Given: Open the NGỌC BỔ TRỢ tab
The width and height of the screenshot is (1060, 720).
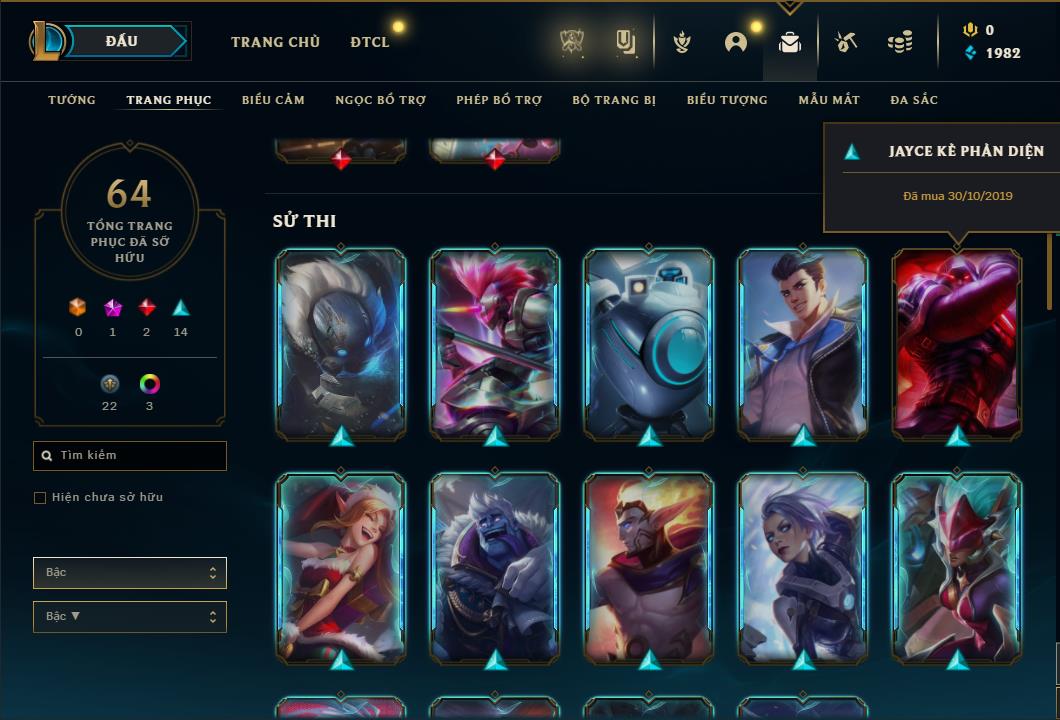Looking at the screenshot, I should click(x=380, y=100).
